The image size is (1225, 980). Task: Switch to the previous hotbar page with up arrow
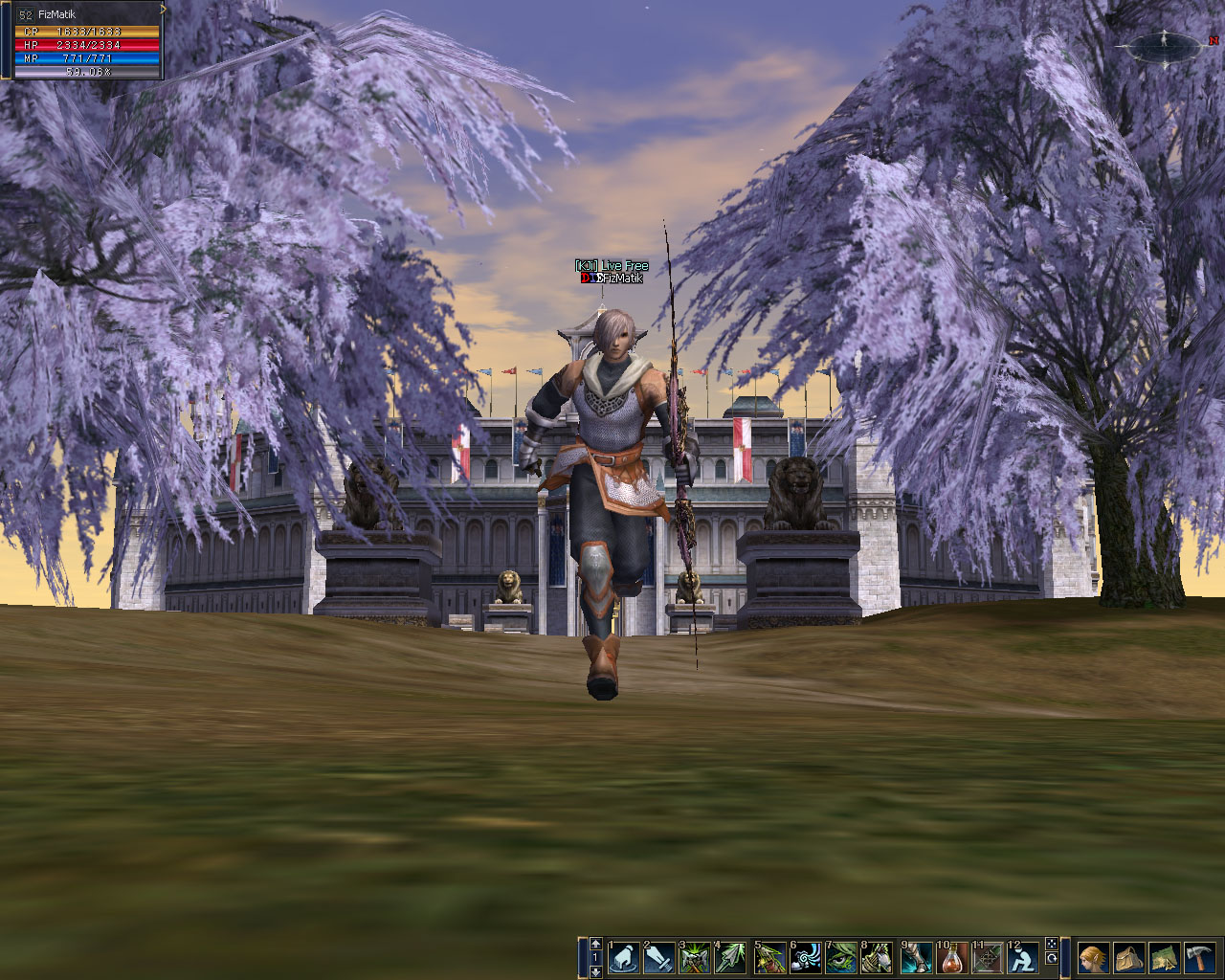pos(595,943)
